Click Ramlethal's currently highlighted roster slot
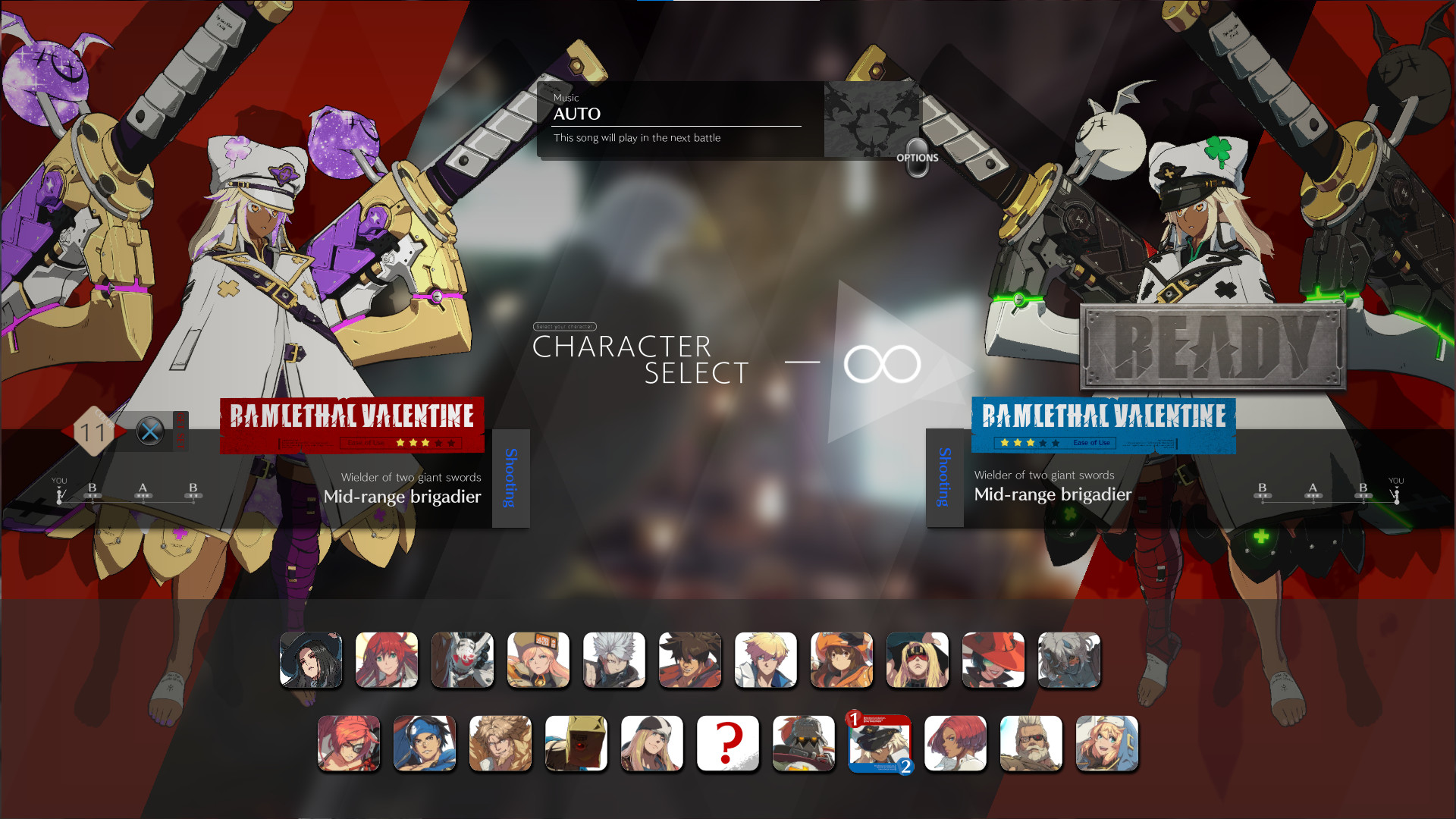Viewport: 1456px width, 819px height. coord(880,743)
